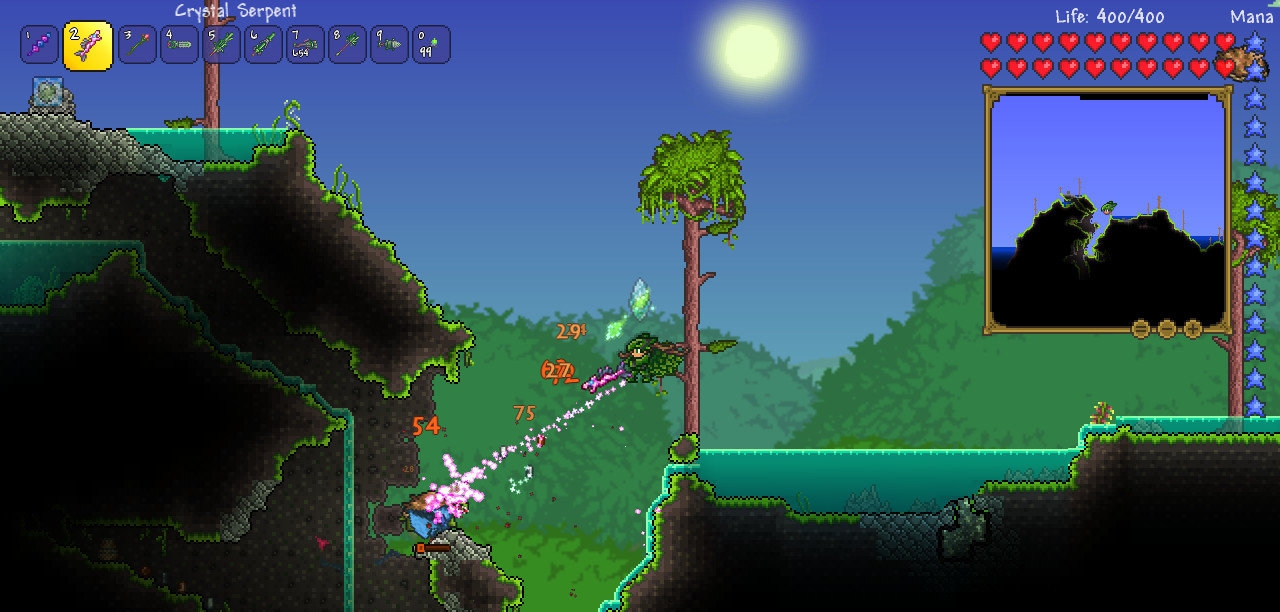Click the blue buff icon below the hotbar
This screenshot has width=1280, height=612.
pos(47,94)
